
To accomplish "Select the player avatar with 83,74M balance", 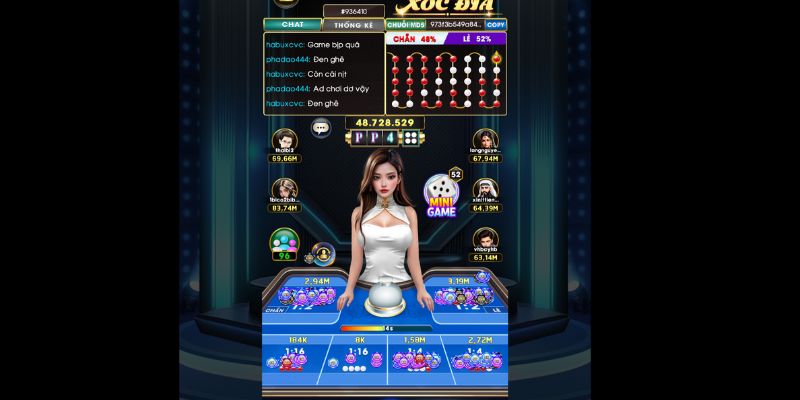I will 285,190.
